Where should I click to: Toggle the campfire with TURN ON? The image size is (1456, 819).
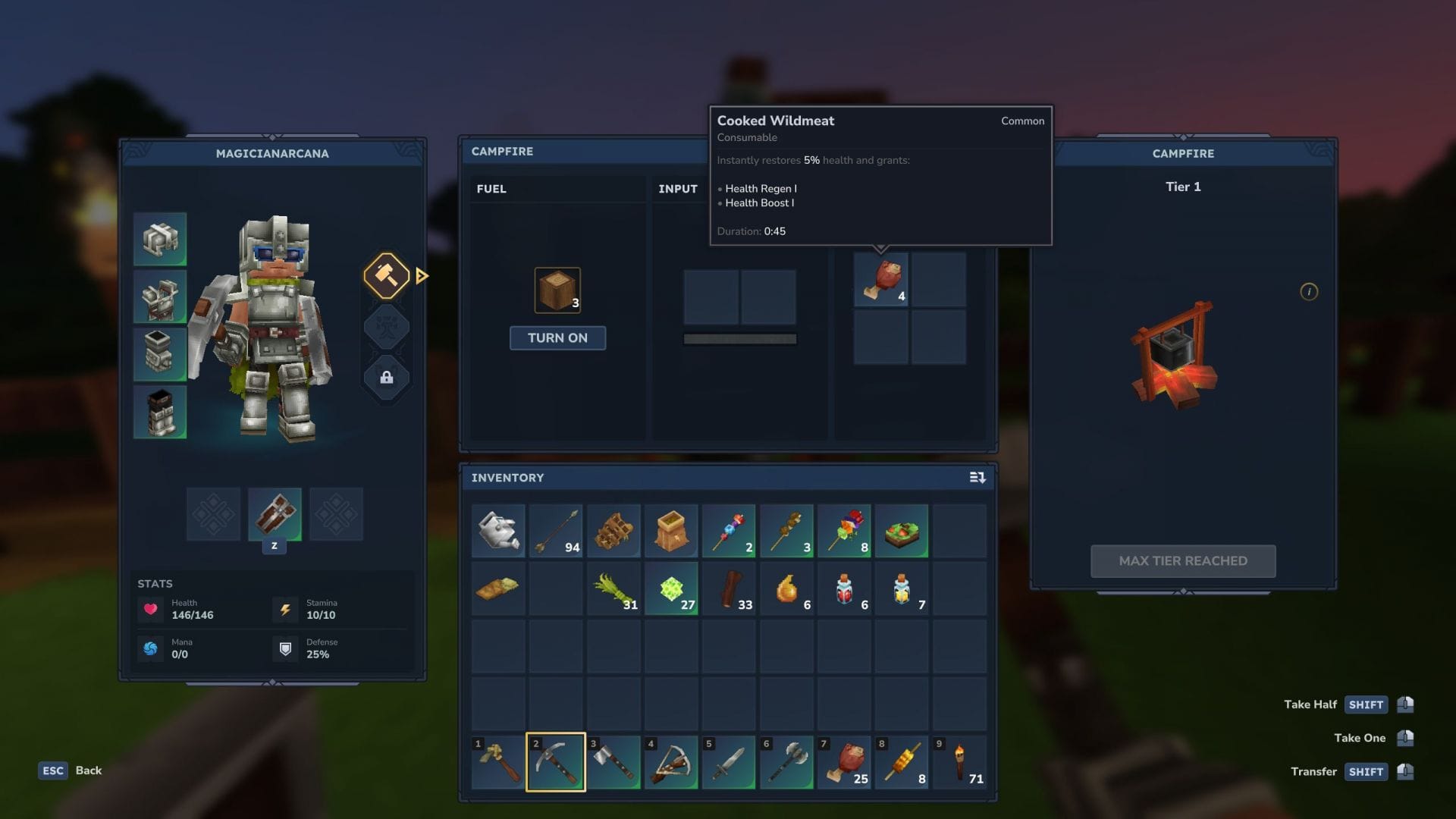click(x=557, y=338)
